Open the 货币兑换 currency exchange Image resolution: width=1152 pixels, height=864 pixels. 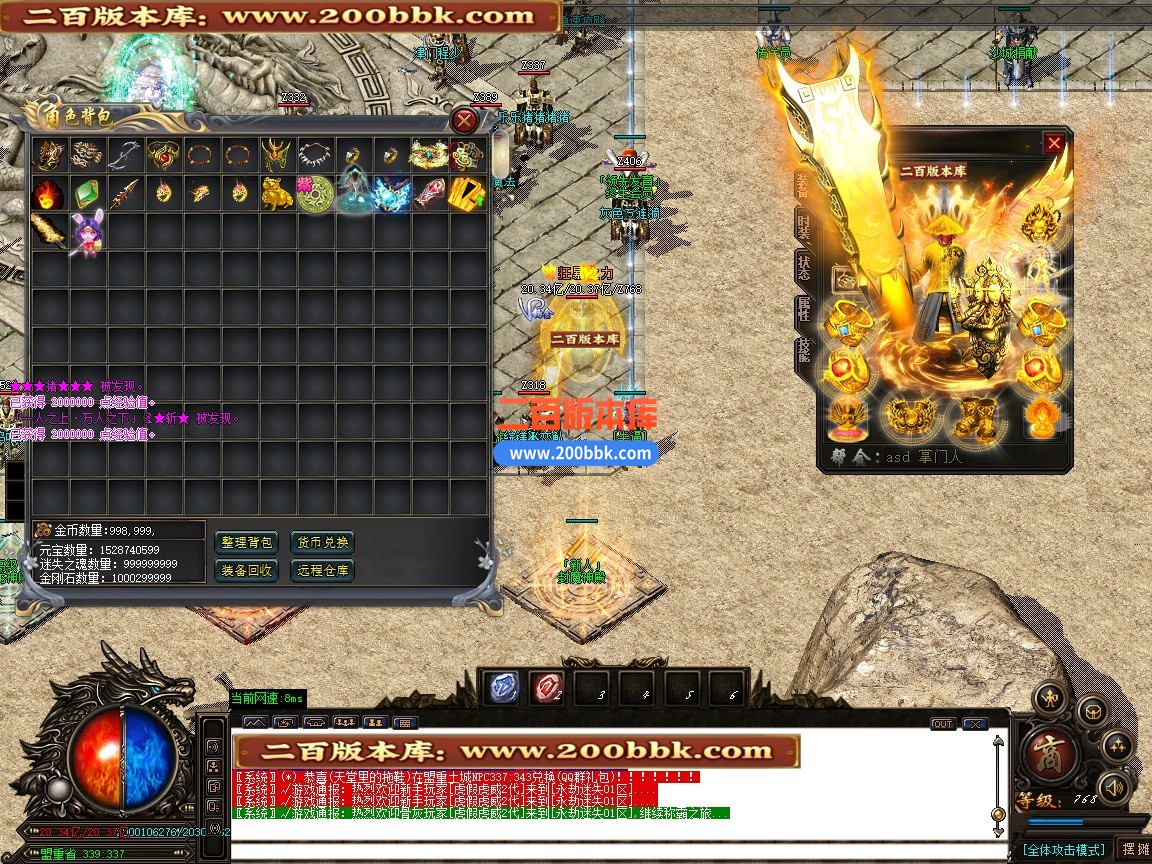pyautogui.click(x=322, y=543)
